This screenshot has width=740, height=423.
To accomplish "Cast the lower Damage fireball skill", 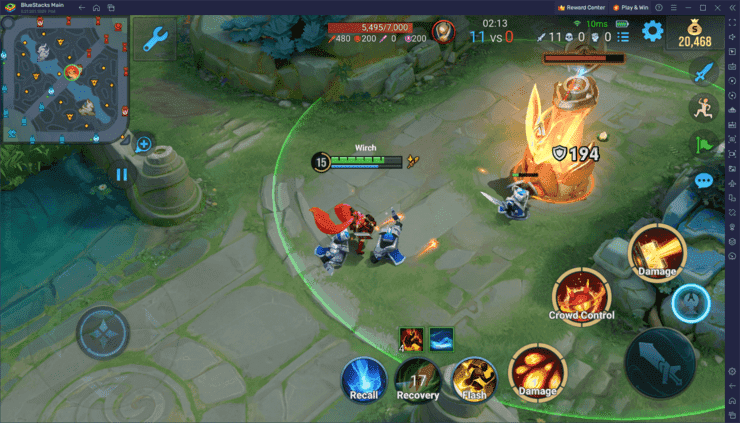I will tap(537, 372).
